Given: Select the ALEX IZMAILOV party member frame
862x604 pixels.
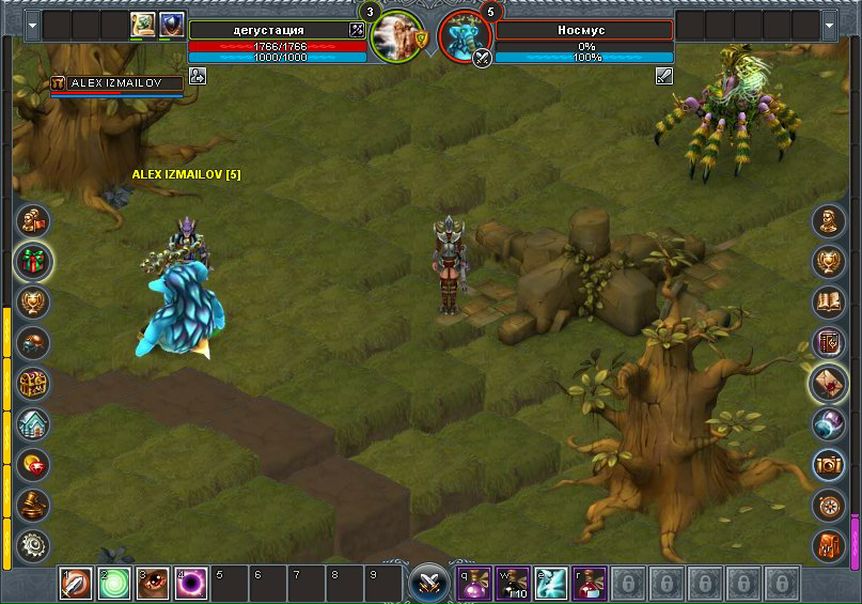Looking at the screenshot, I should 117,84.
